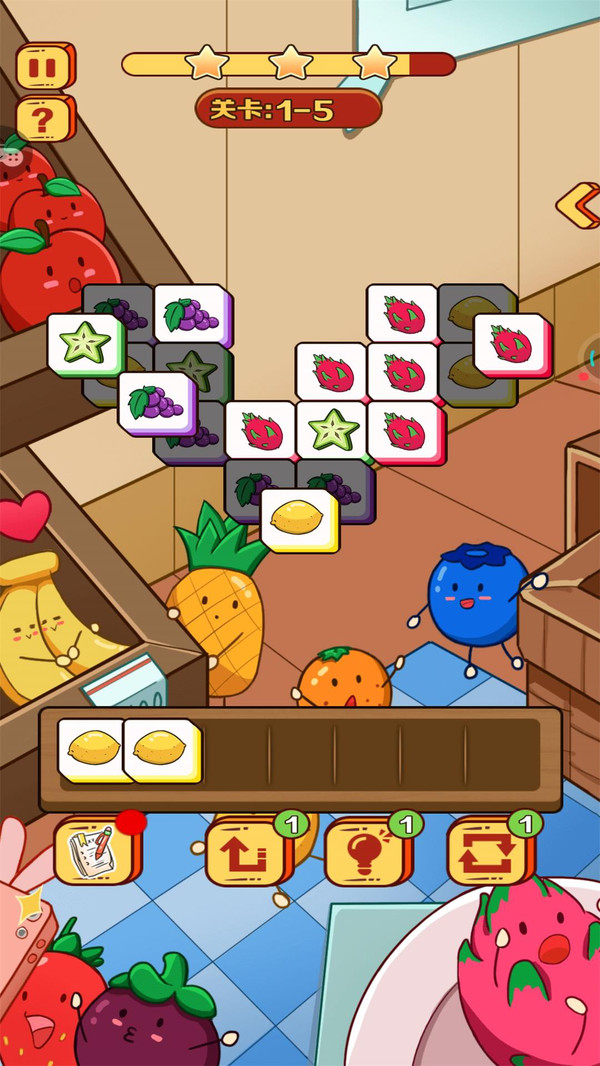
Task: Open the question mark help button
Action: (44, 119)
